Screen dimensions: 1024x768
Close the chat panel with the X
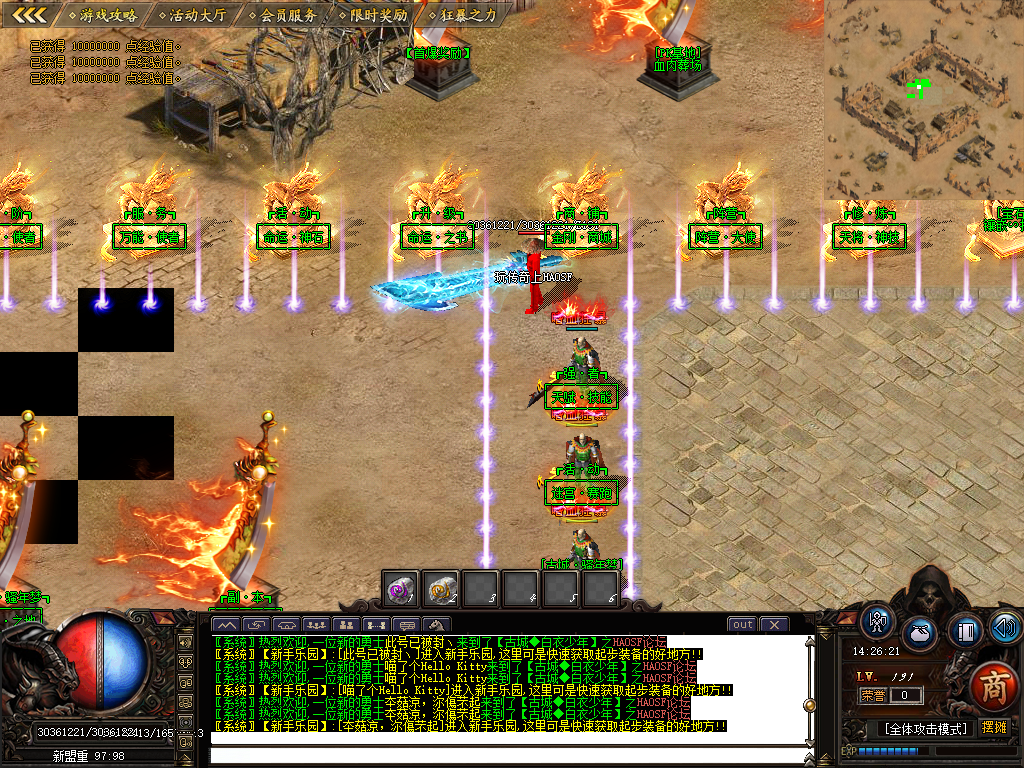coord(774,625)
